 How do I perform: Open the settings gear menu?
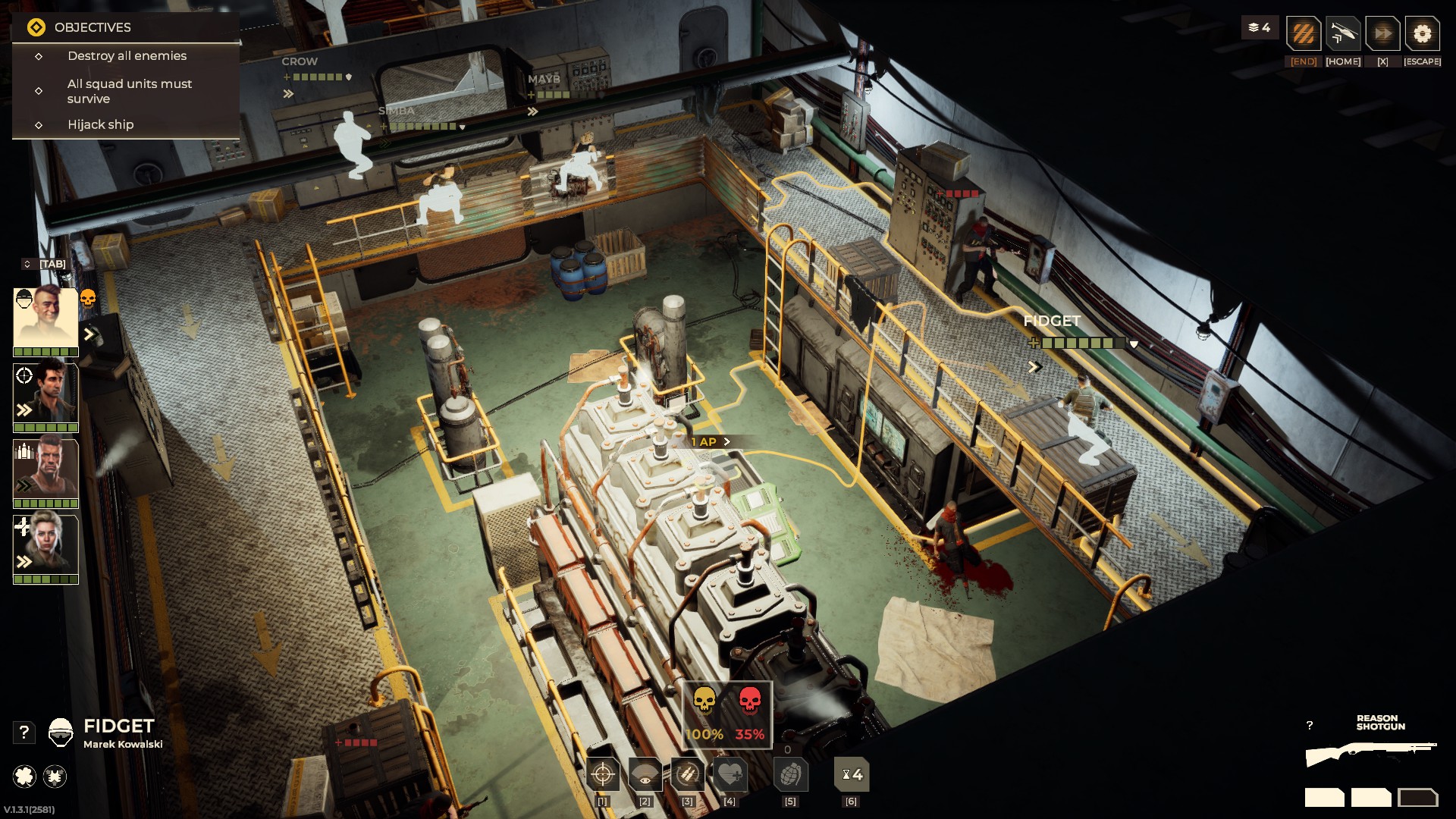[1422, 34]
